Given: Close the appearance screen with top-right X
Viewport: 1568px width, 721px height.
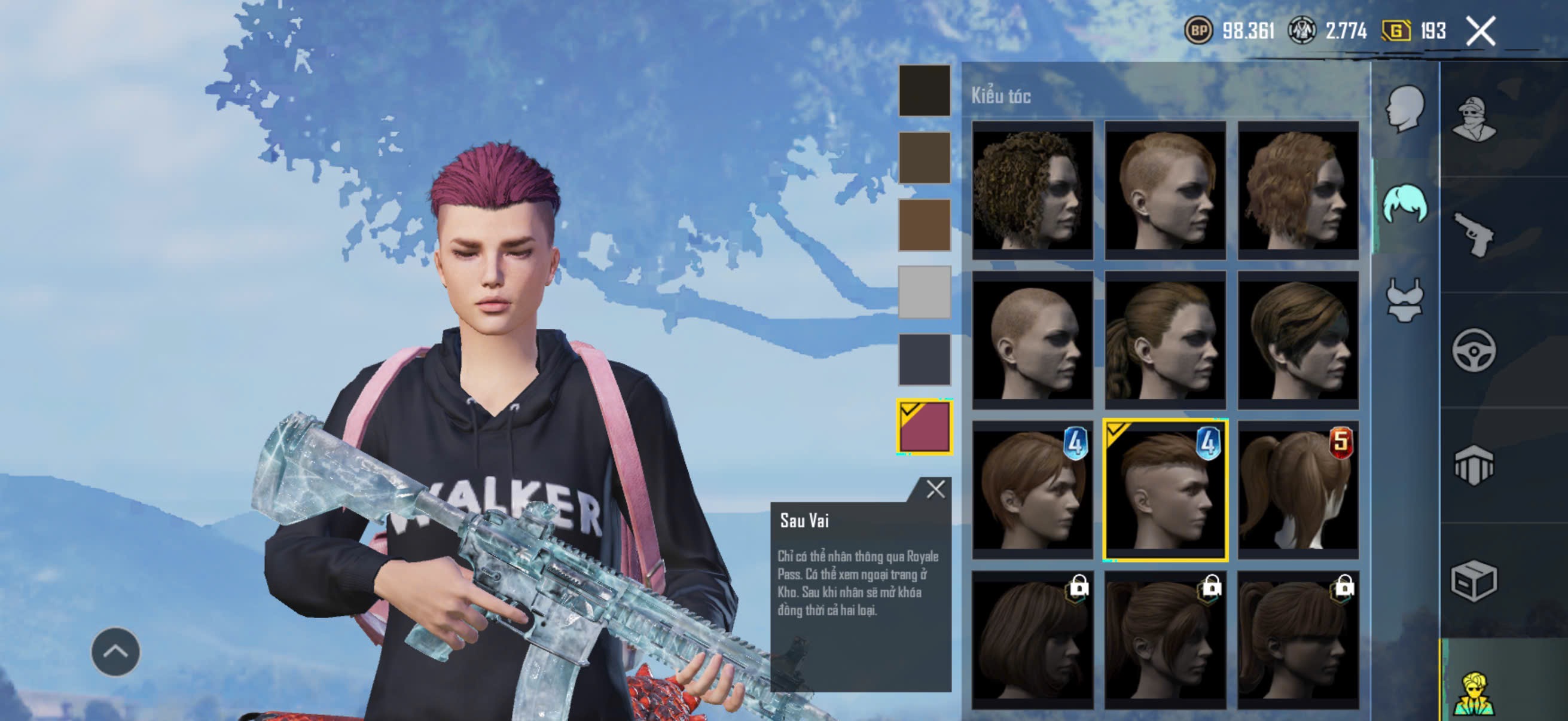Looking at the screenshot, I should [1480, 31].
